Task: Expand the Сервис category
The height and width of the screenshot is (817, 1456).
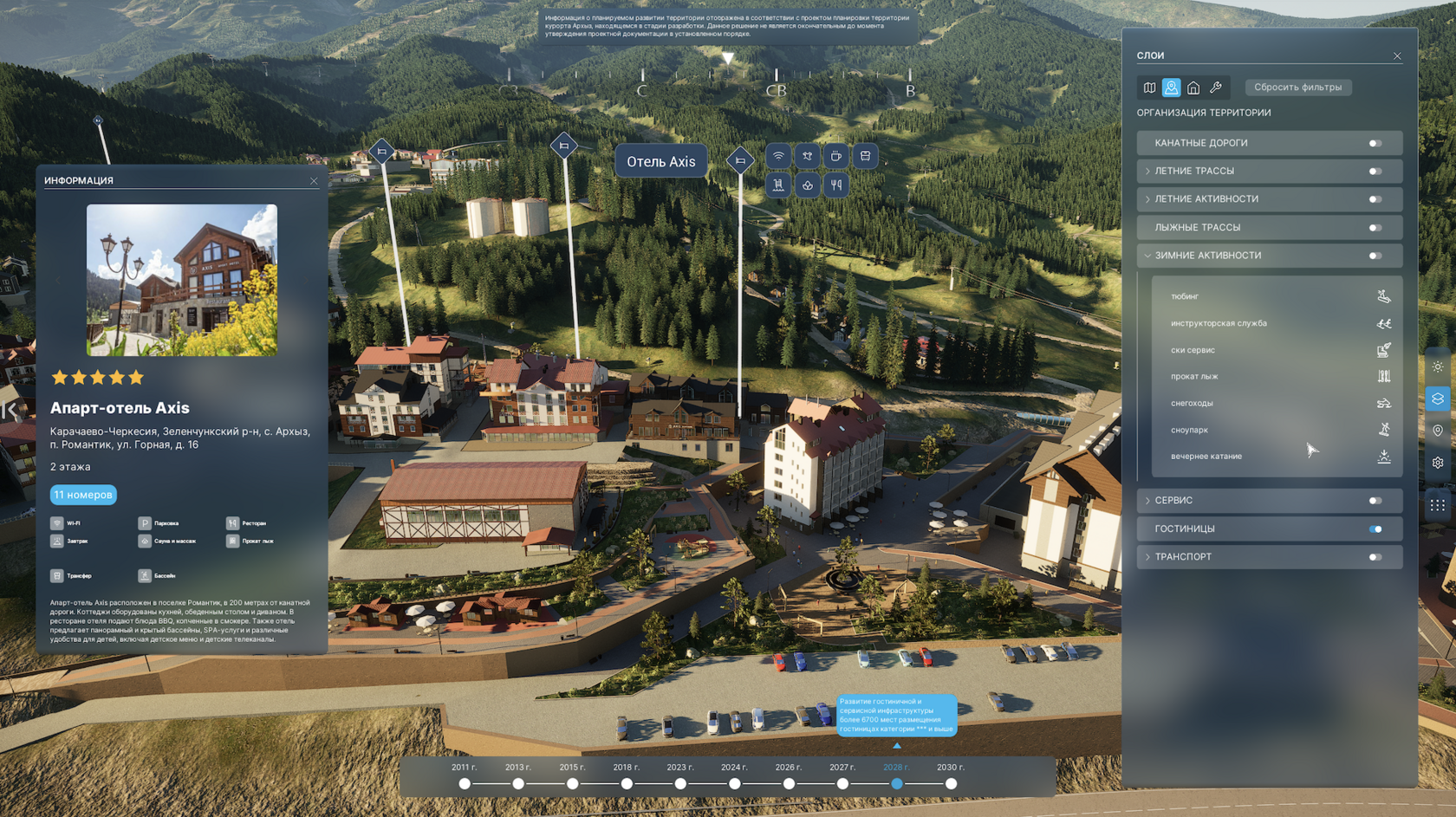Action: tap(1148, 501)
